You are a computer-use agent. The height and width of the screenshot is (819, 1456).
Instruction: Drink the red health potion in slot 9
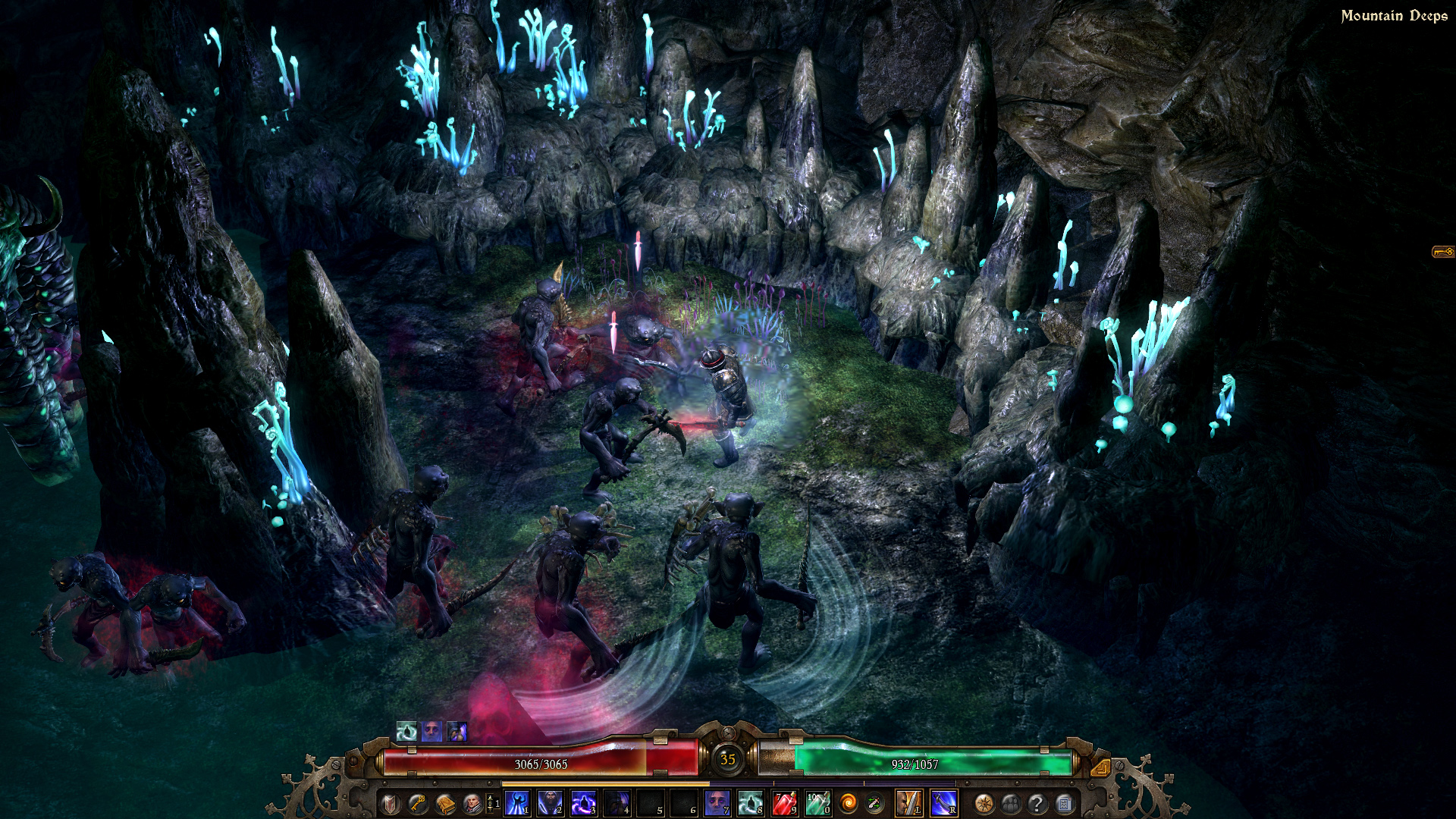784,802
